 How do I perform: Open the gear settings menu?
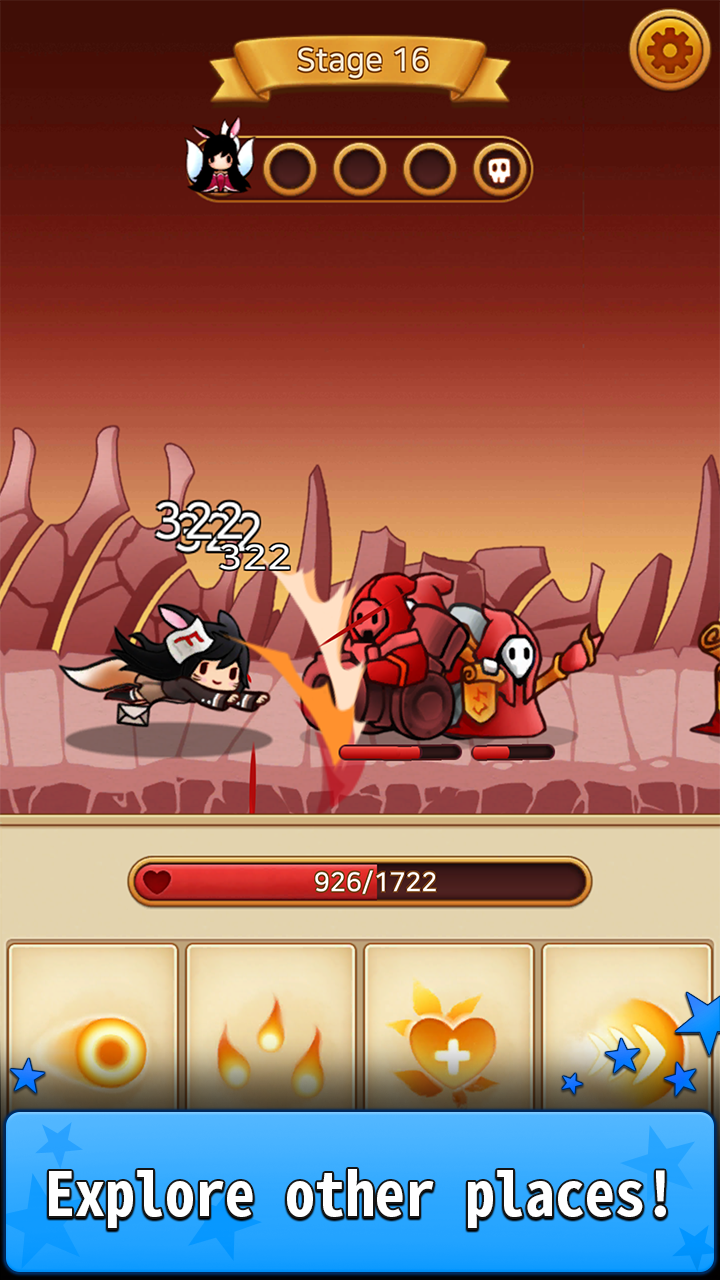(x=669, y=50)
